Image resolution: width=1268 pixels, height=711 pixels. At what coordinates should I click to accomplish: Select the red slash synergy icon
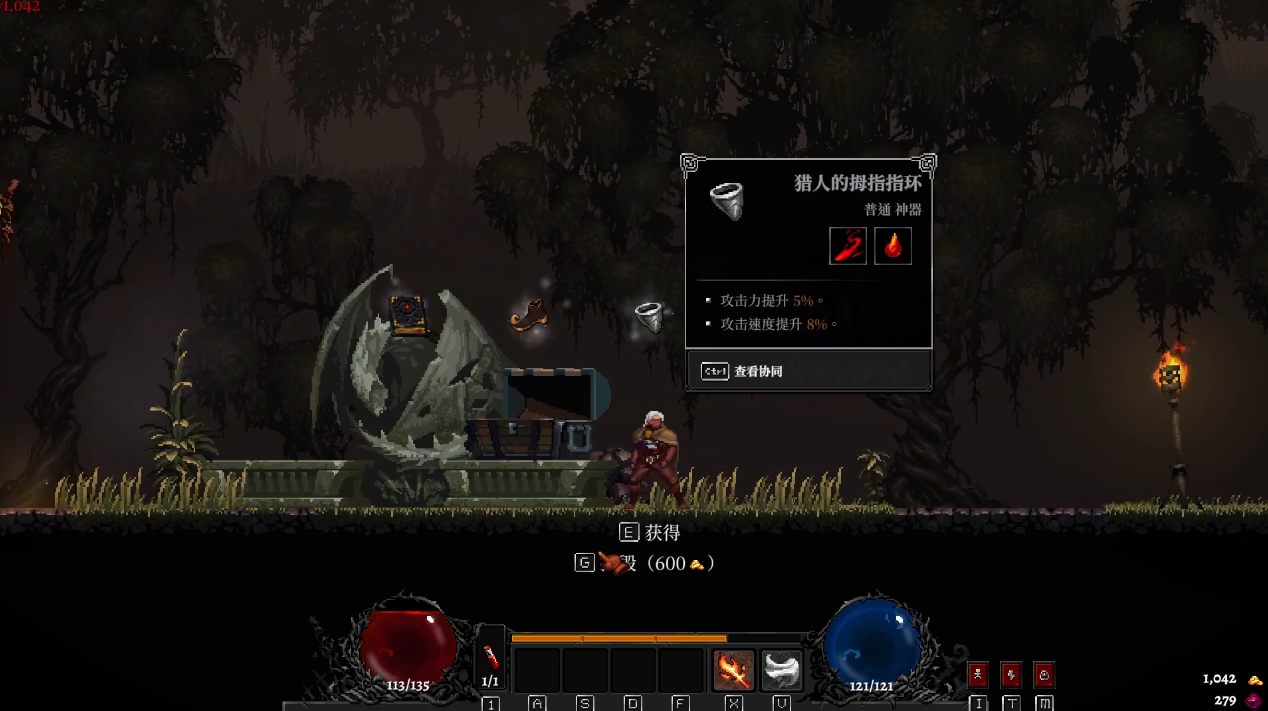848,246
